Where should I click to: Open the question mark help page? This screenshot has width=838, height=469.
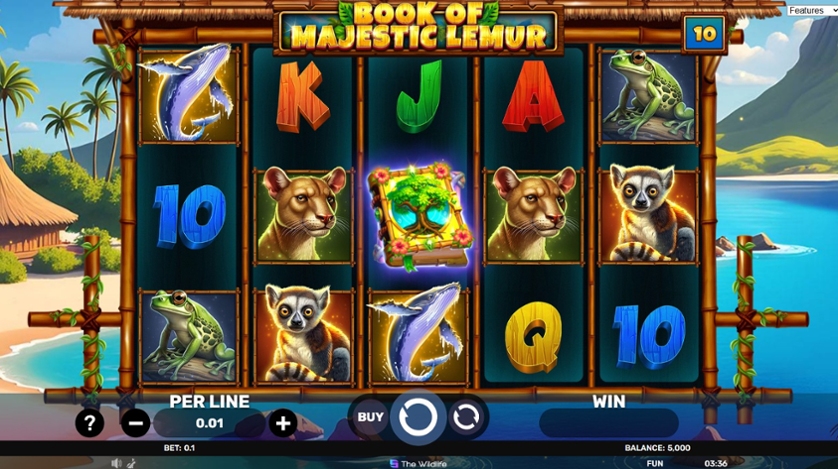90,423
